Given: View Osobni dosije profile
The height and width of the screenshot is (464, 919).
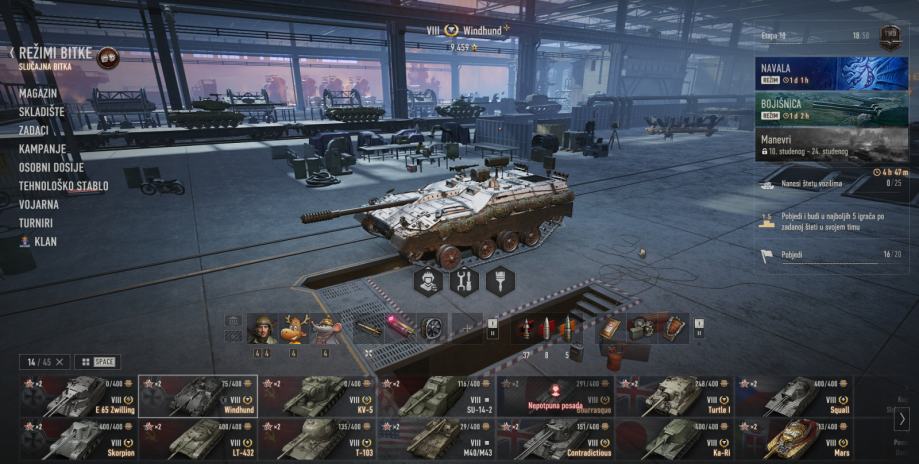Looking at the screenshot, I should tap(53, 167).
